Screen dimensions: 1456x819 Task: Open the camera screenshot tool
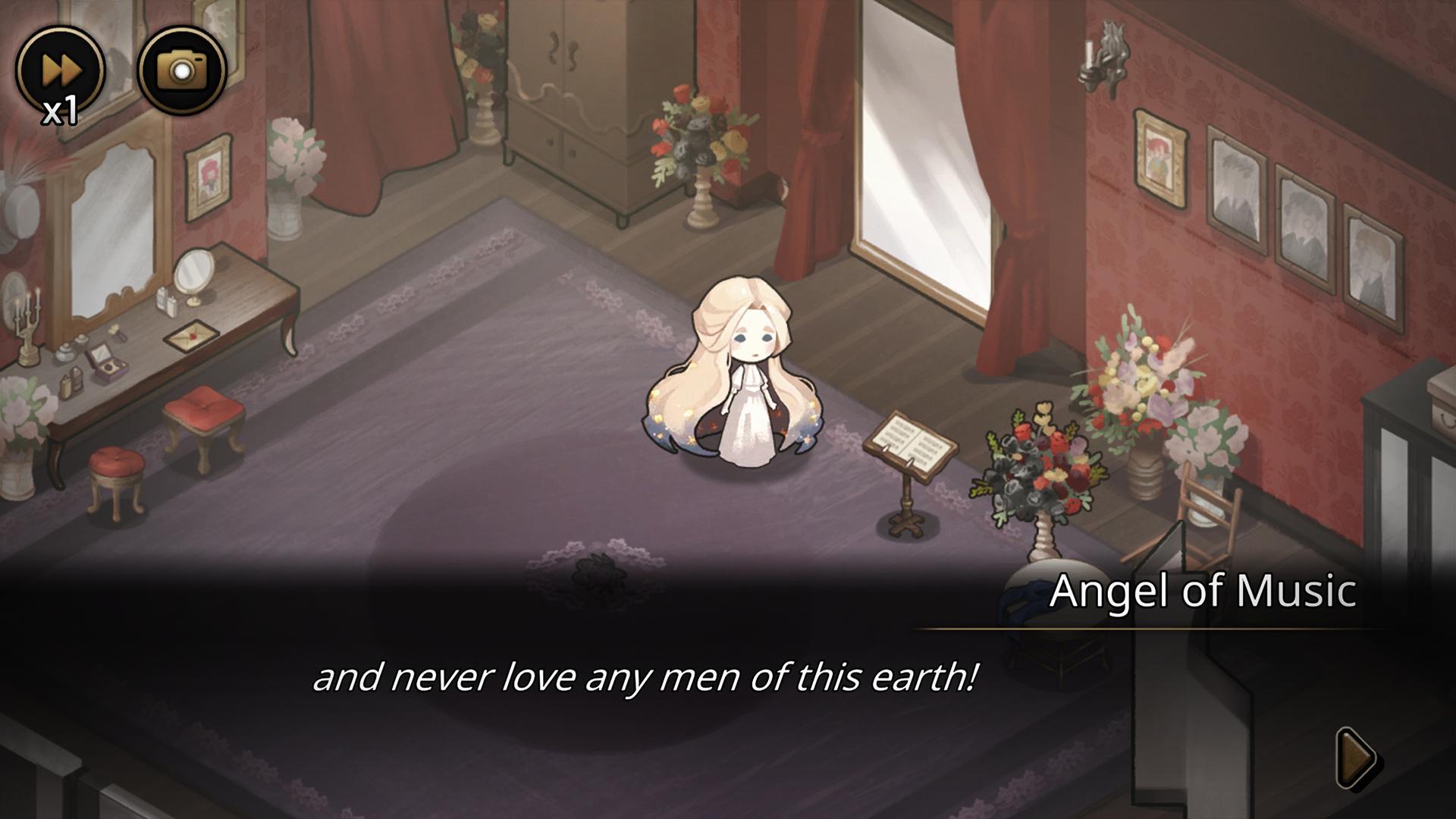(x=182, y=71)
